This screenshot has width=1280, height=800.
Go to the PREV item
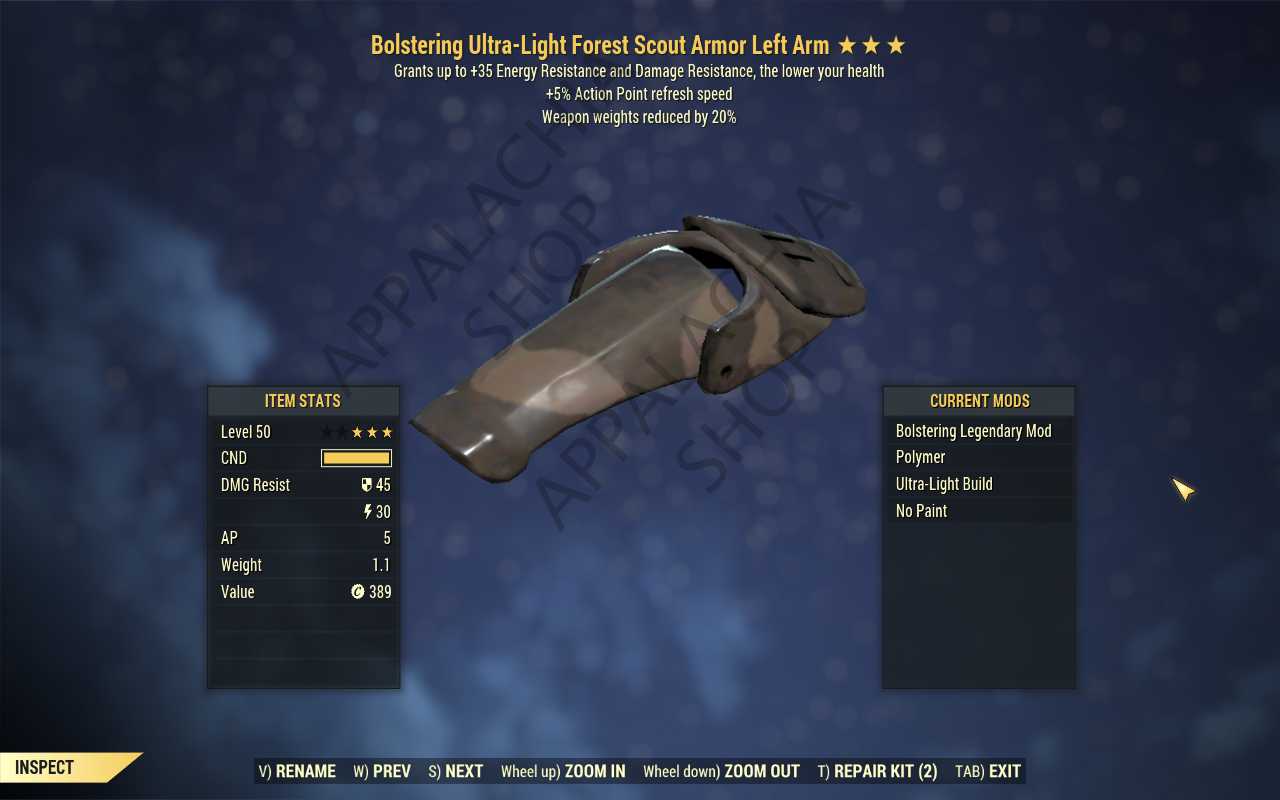382,771
